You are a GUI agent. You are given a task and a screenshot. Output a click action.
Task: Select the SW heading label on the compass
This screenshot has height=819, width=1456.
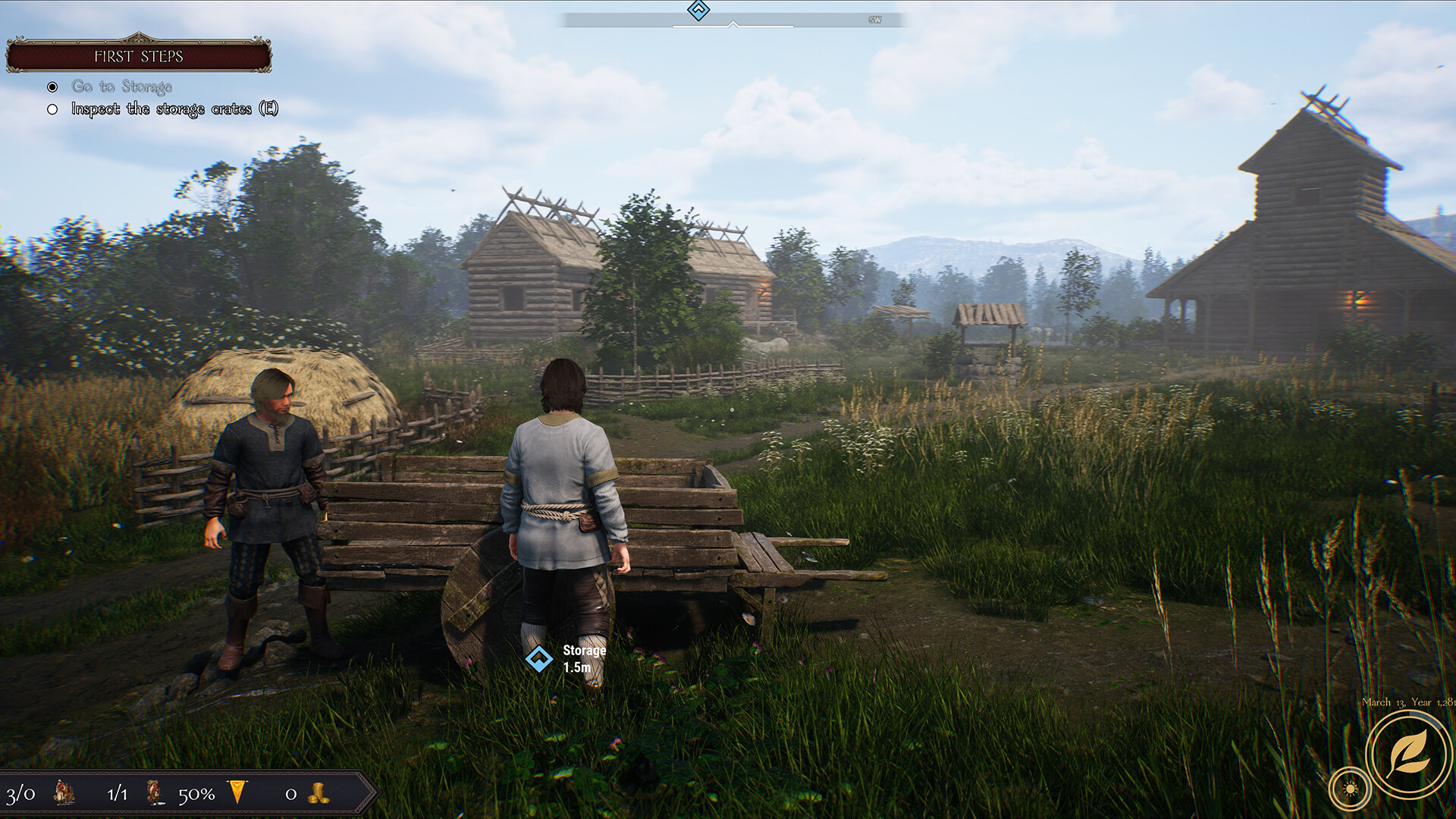pyautogui.click(x=877, y=19)
